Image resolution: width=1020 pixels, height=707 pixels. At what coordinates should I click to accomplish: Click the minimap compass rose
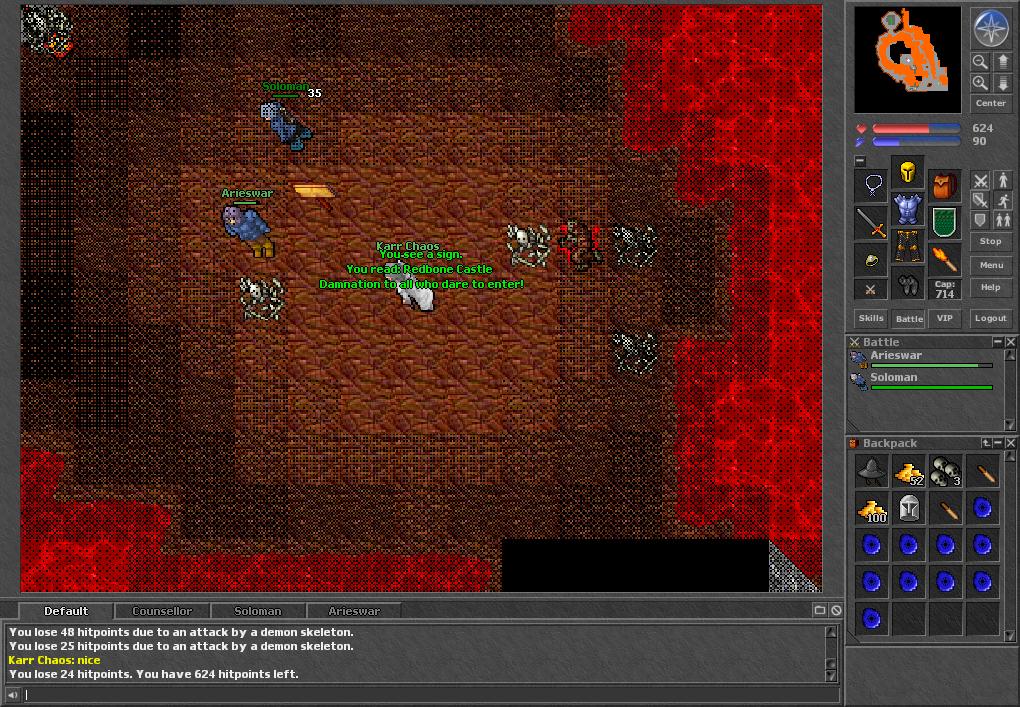point(990,28)
